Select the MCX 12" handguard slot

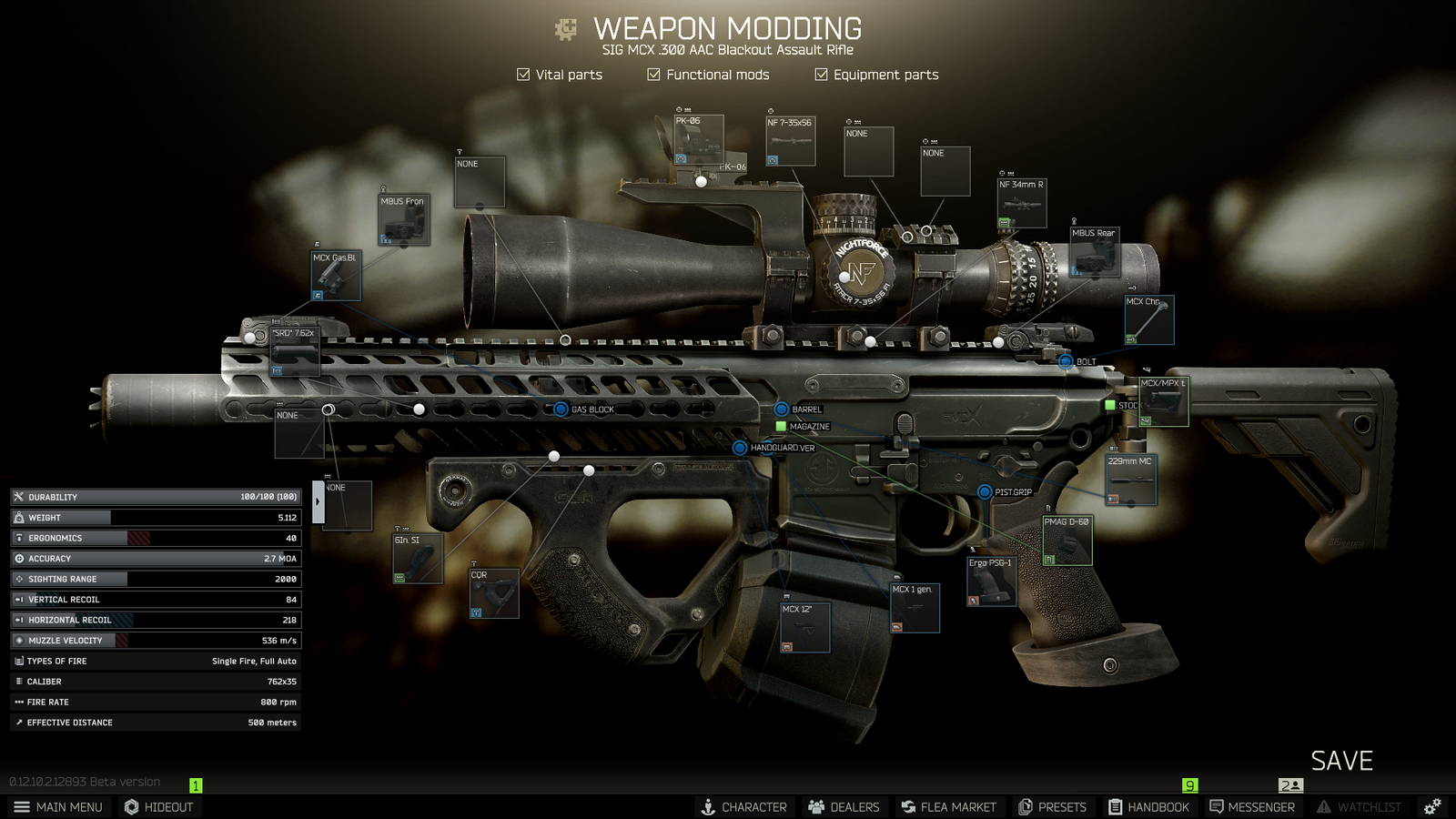point(805,628)
